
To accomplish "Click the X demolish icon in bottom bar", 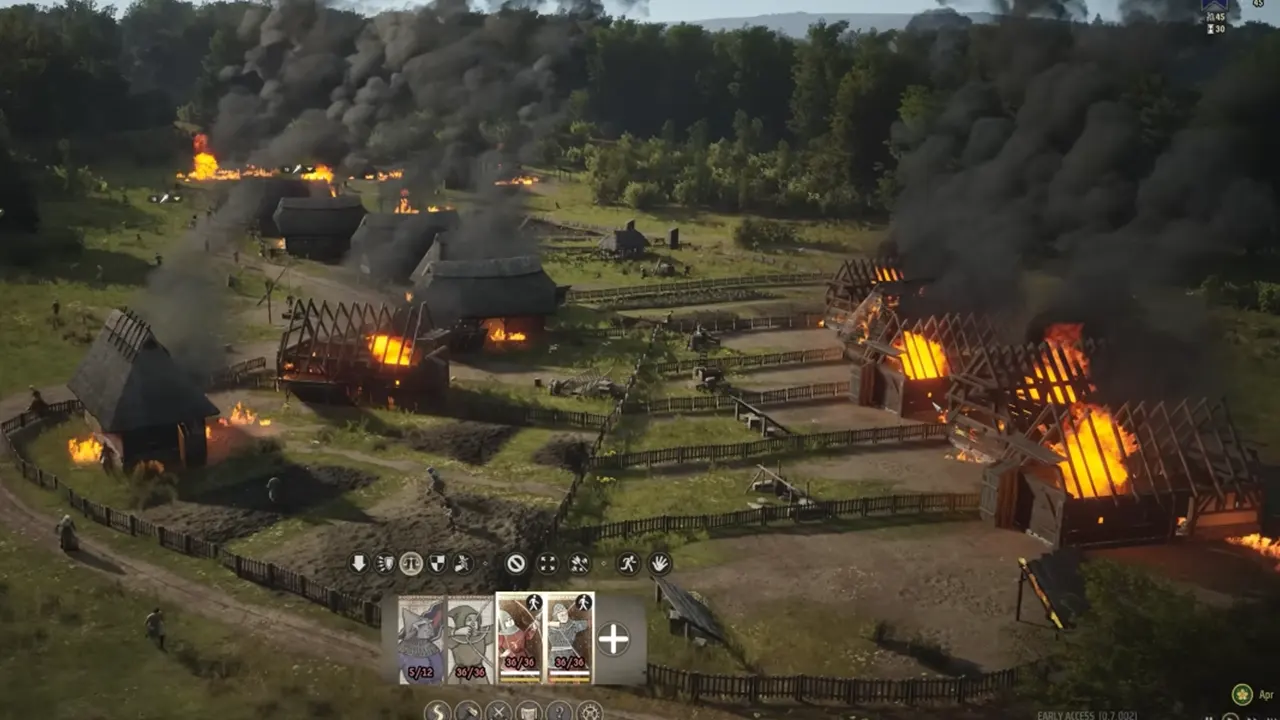I will 499,711.
